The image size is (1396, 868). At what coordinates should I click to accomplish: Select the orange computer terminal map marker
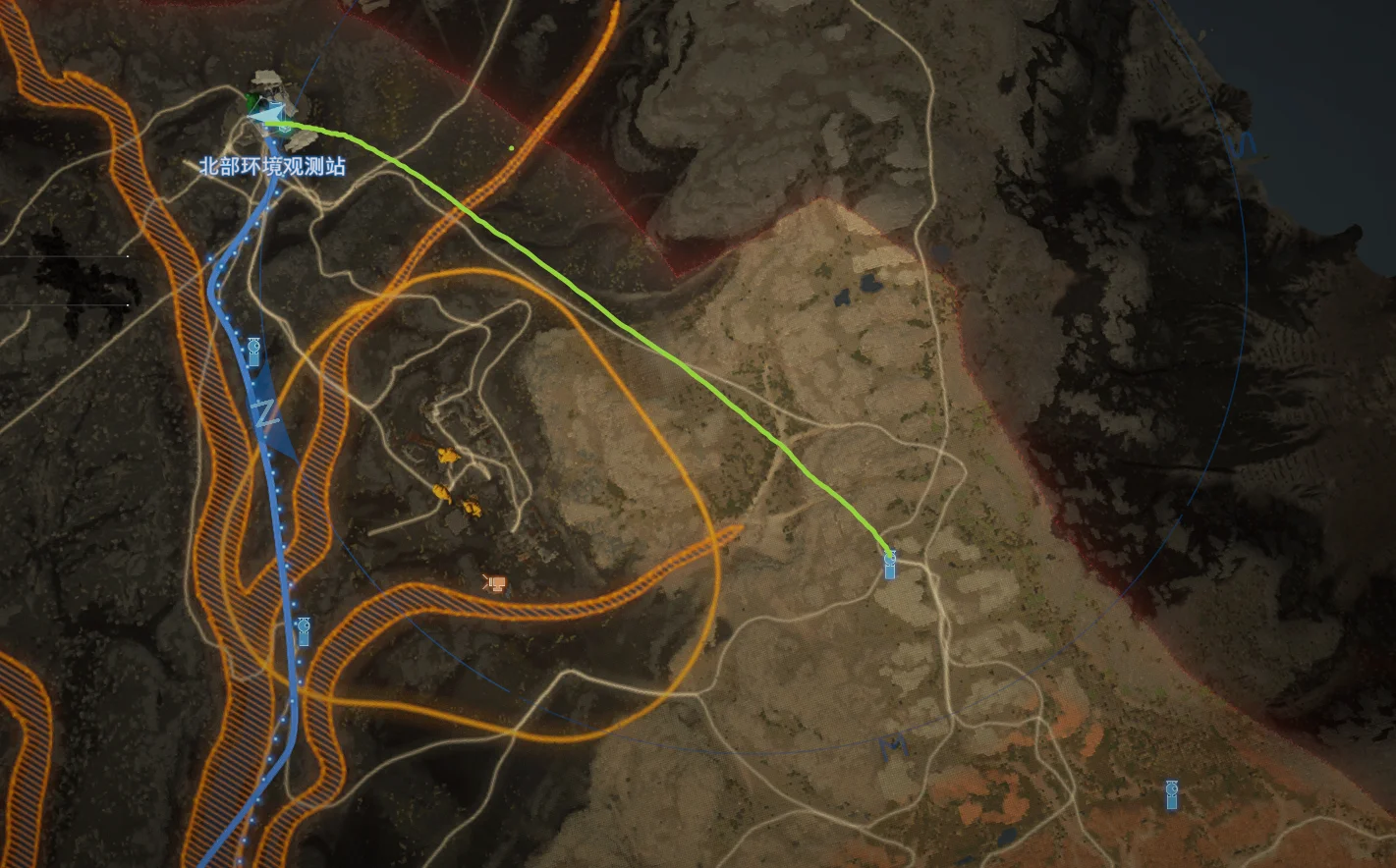coord(495,584)
